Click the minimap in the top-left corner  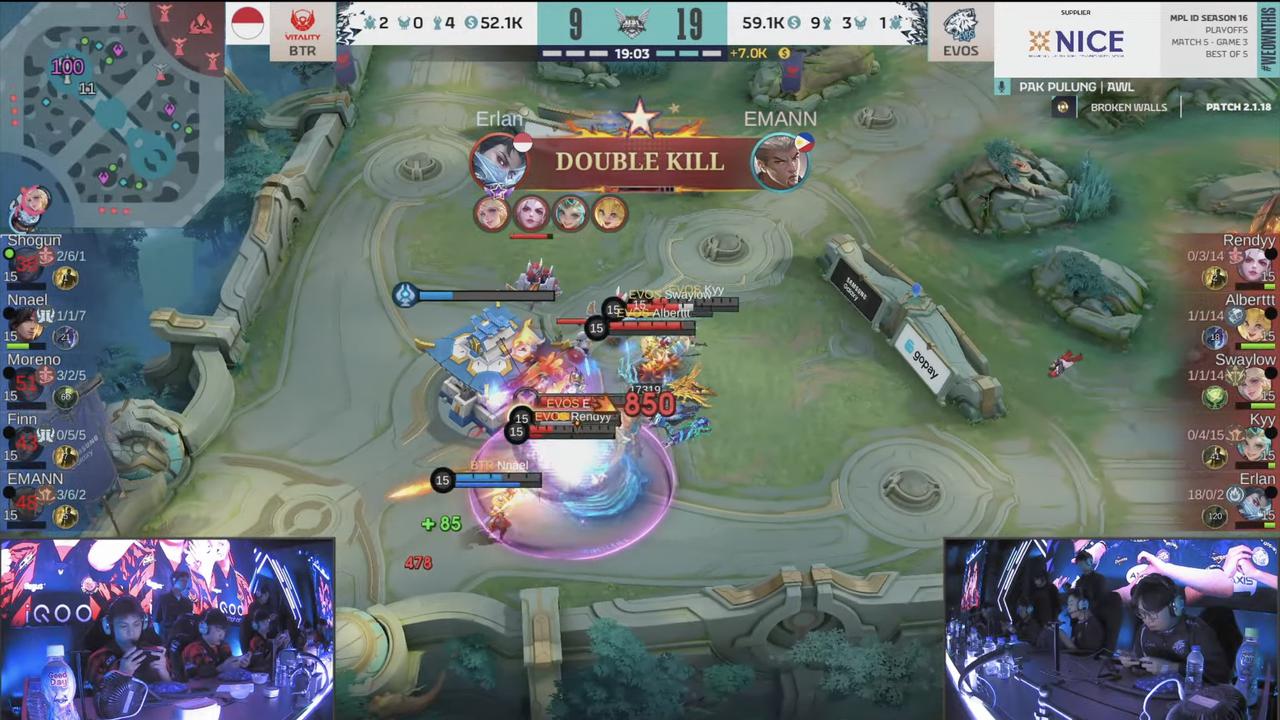click(110, 110)
